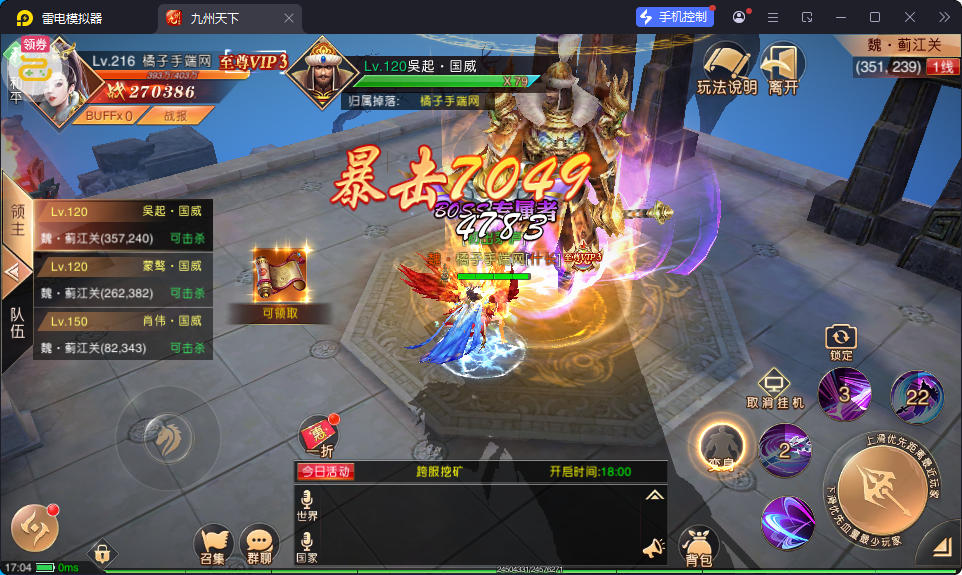Viewport: 962px width, 575px height.
Task: Toggle the 锁定 target lock
Action: (841, 342)
